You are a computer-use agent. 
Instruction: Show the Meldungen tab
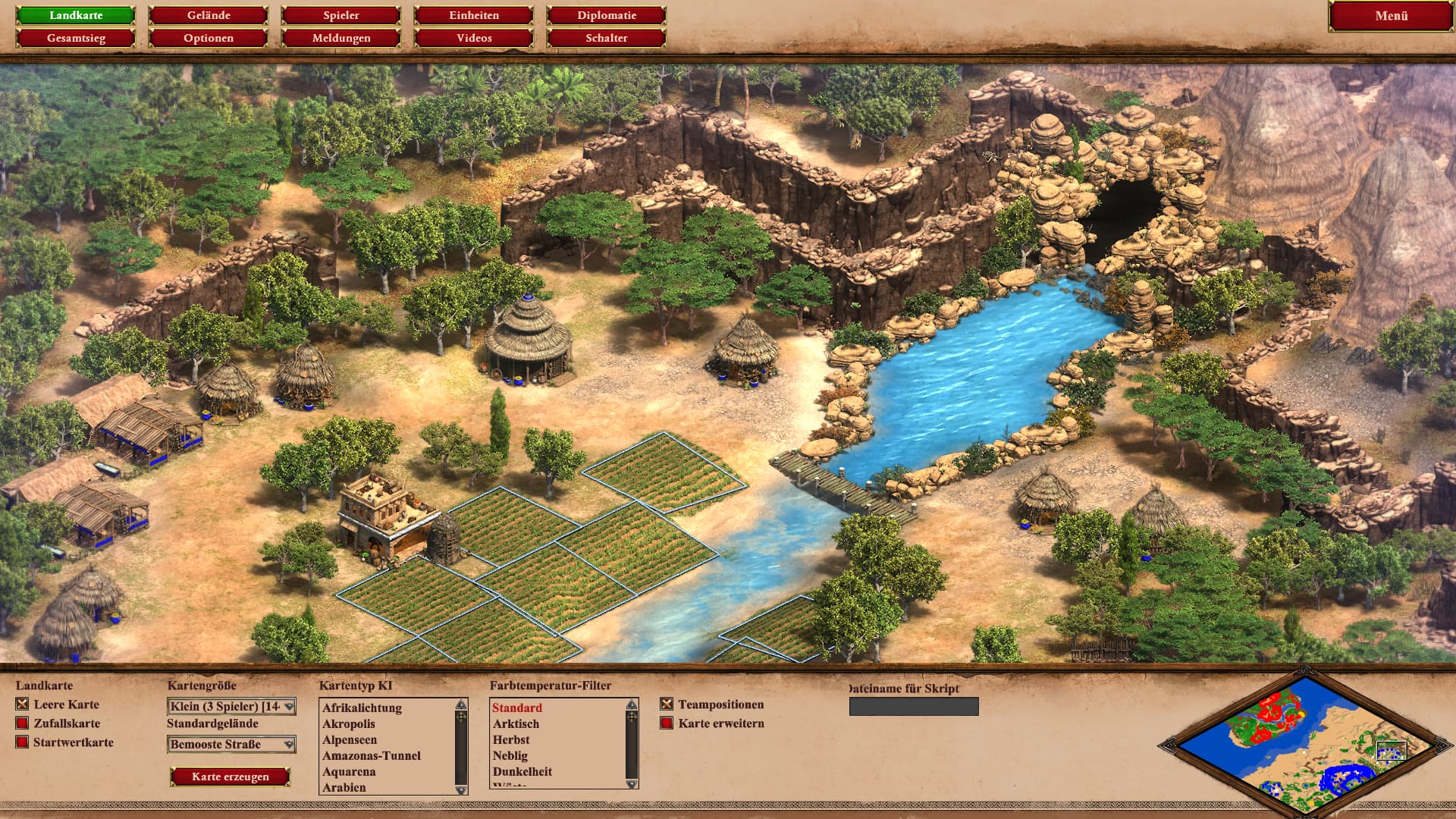coord(341,38)
